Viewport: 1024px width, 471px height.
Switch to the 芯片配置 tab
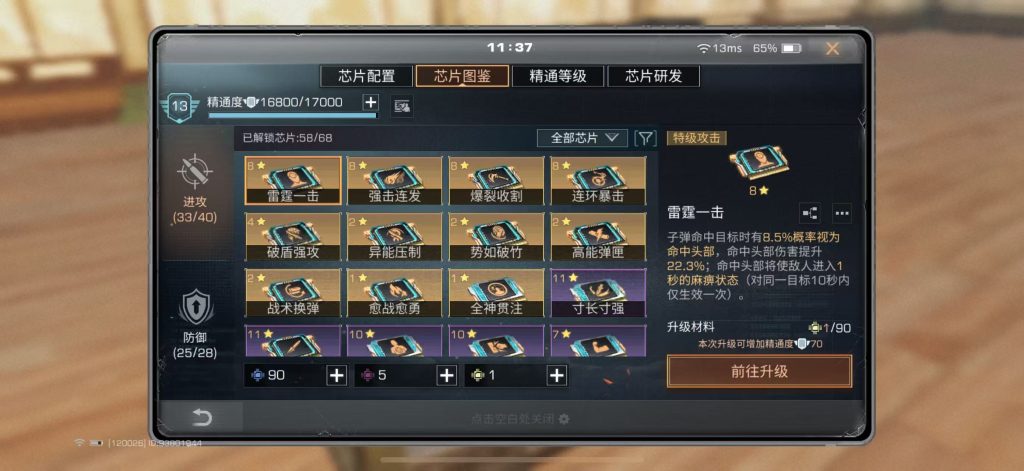[x=367, y=76]
